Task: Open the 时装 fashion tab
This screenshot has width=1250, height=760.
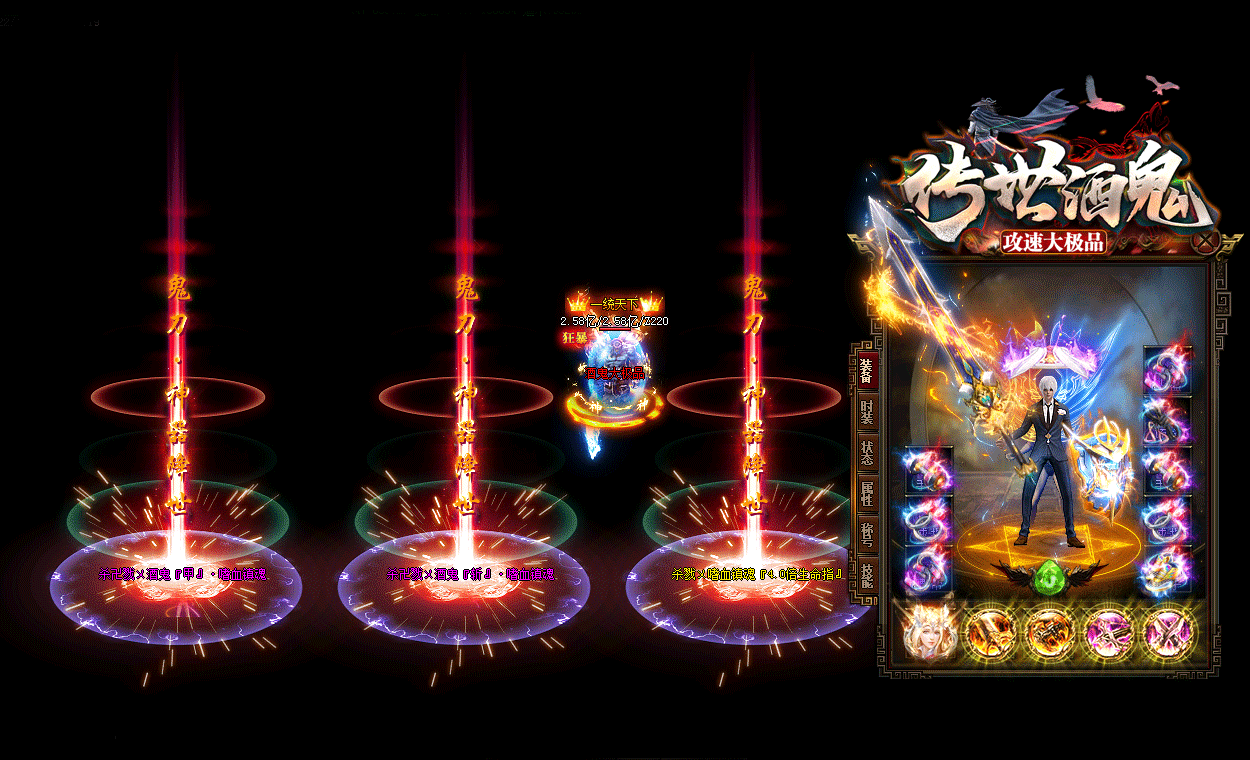Action: pyautogui.click(x=866, y=414)
